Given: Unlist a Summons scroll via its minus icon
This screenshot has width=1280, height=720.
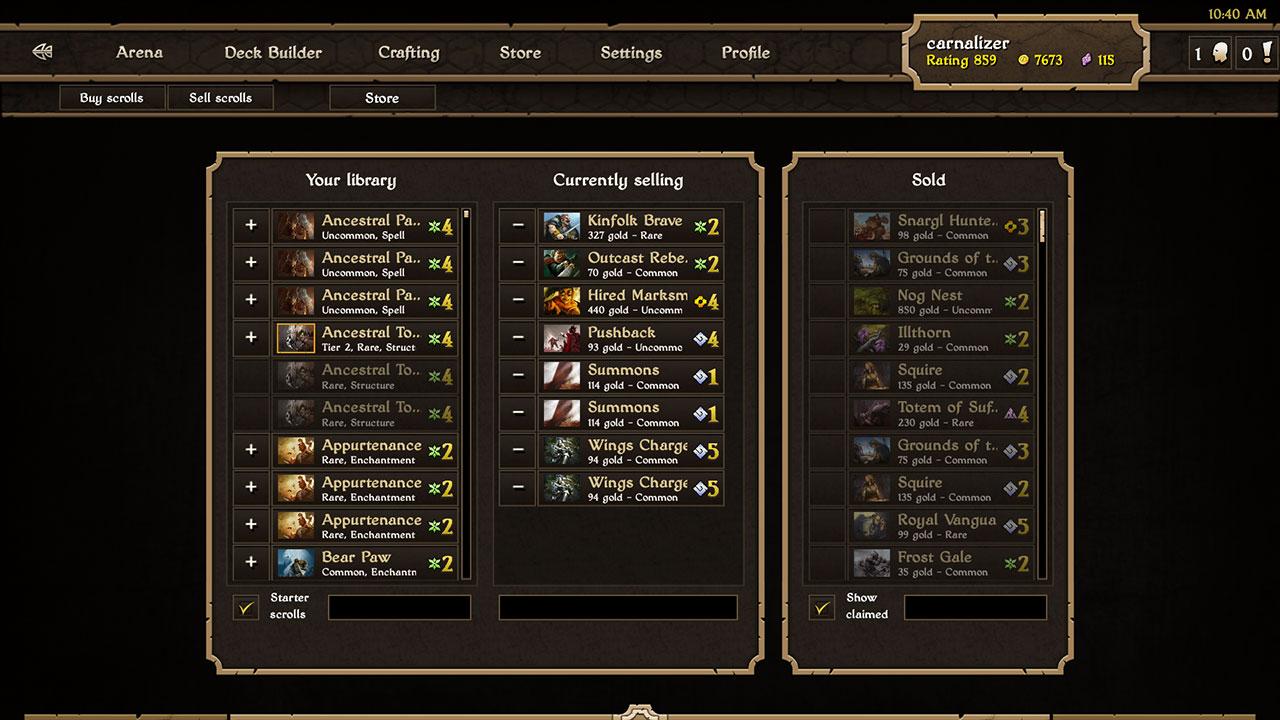Looking at the screenshot, I should [516, 375].
